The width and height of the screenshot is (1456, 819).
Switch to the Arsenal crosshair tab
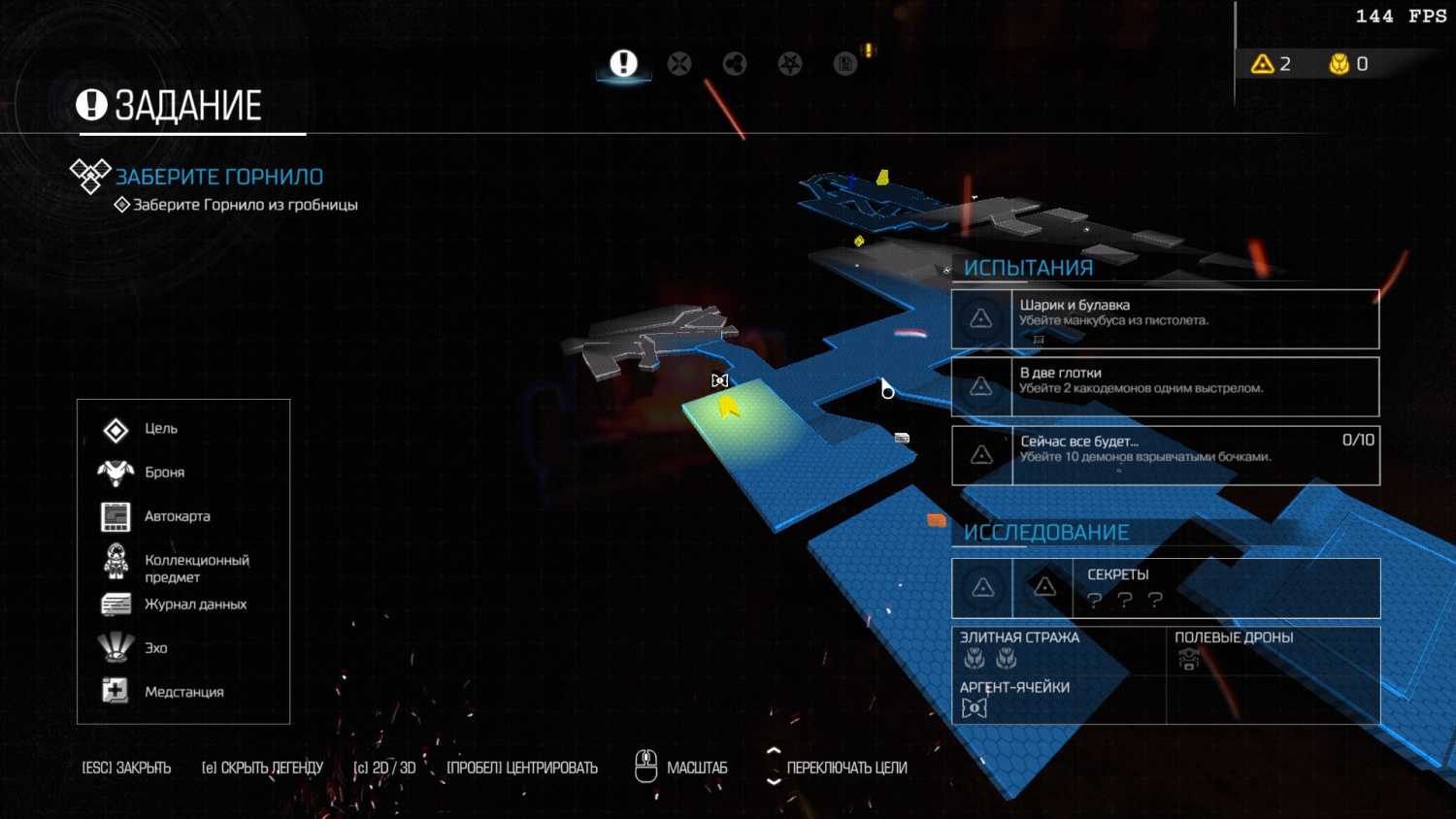[x=679, y=64]
